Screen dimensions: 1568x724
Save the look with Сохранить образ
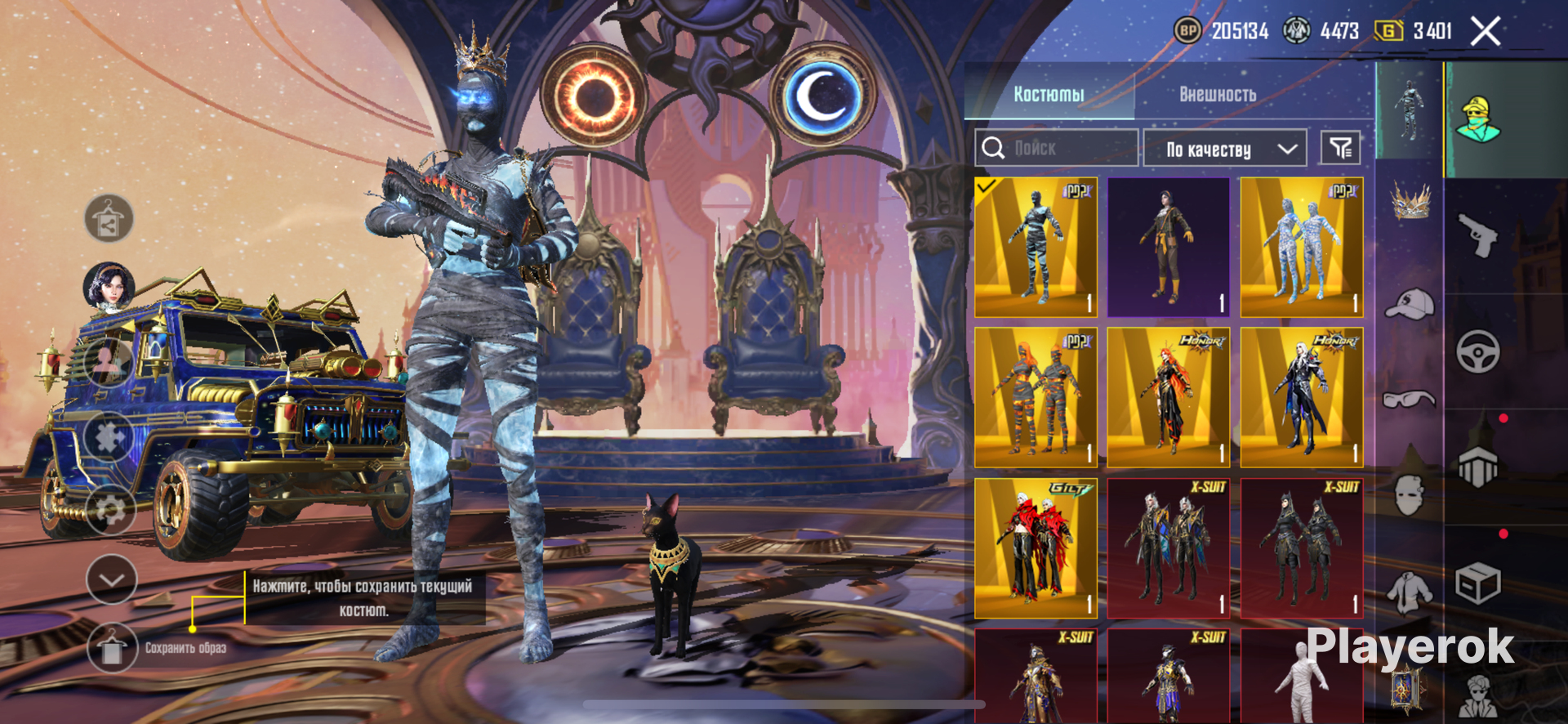pos(112,648)
